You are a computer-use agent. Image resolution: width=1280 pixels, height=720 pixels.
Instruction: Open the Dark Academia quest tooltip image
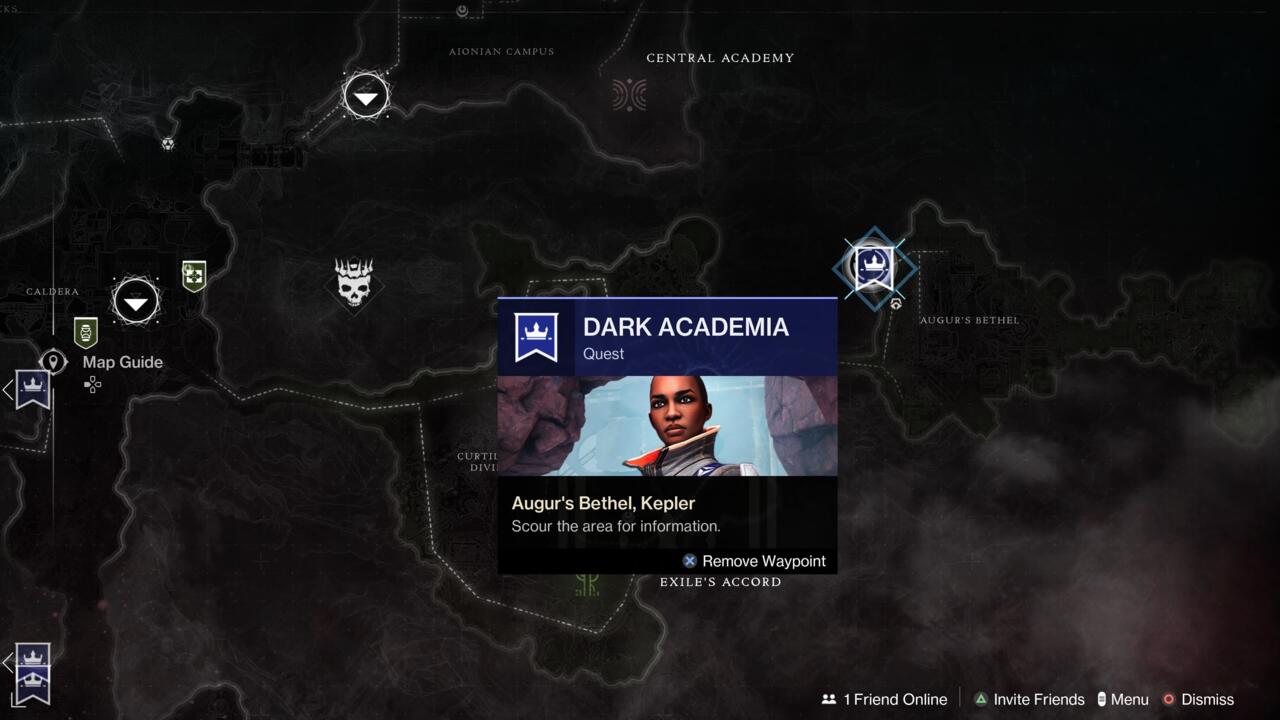667,425
